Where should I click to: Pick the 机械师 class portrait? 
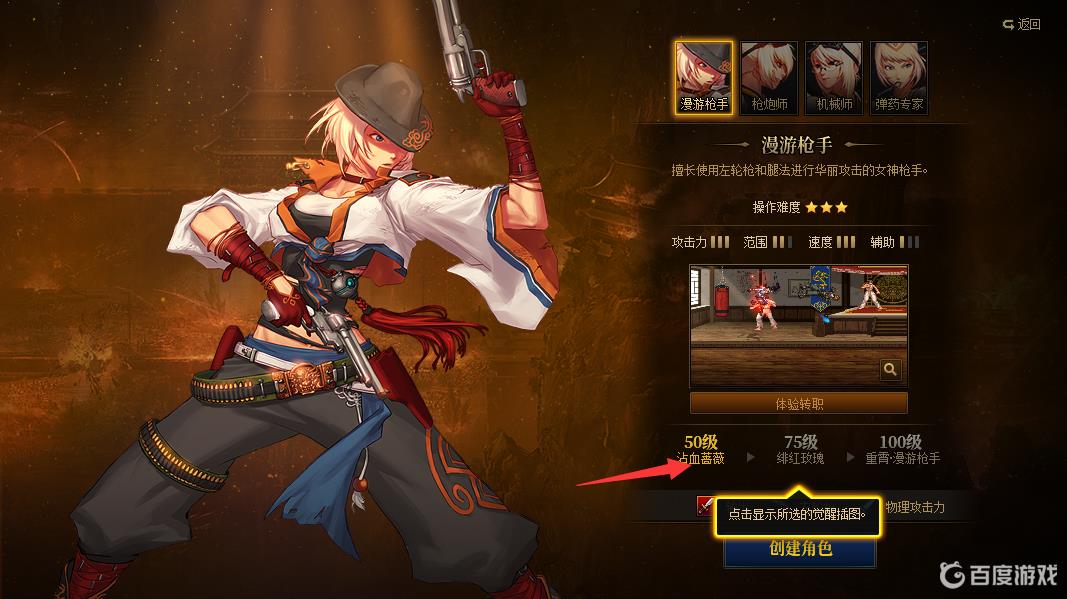[x=834, y=77]
